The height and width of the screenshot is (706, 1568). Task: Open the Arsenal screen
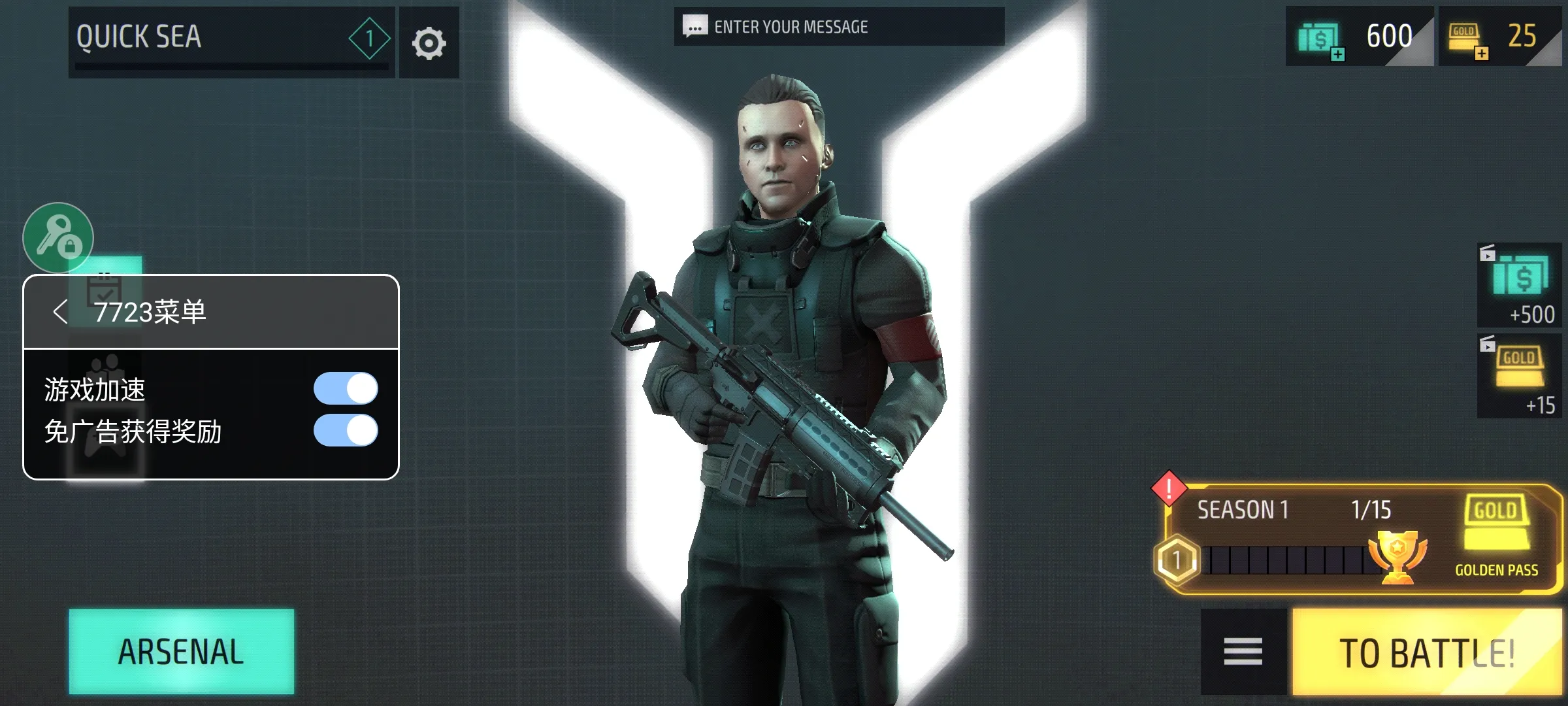coord(181,651)
